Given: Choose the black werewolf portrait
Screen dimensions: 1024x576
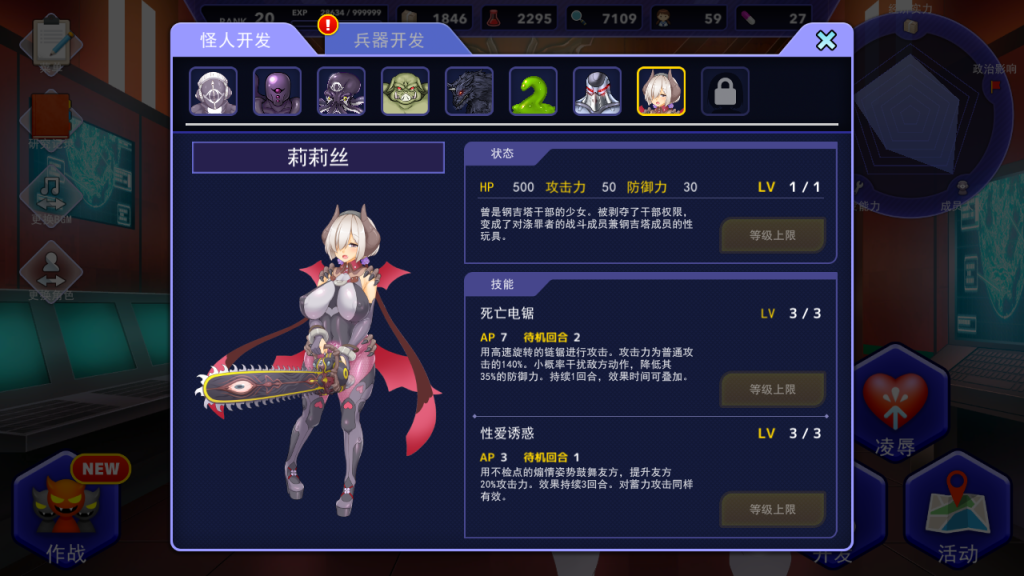Looking at the screenshot, I should pyautogui.click(x=470, y=92).
